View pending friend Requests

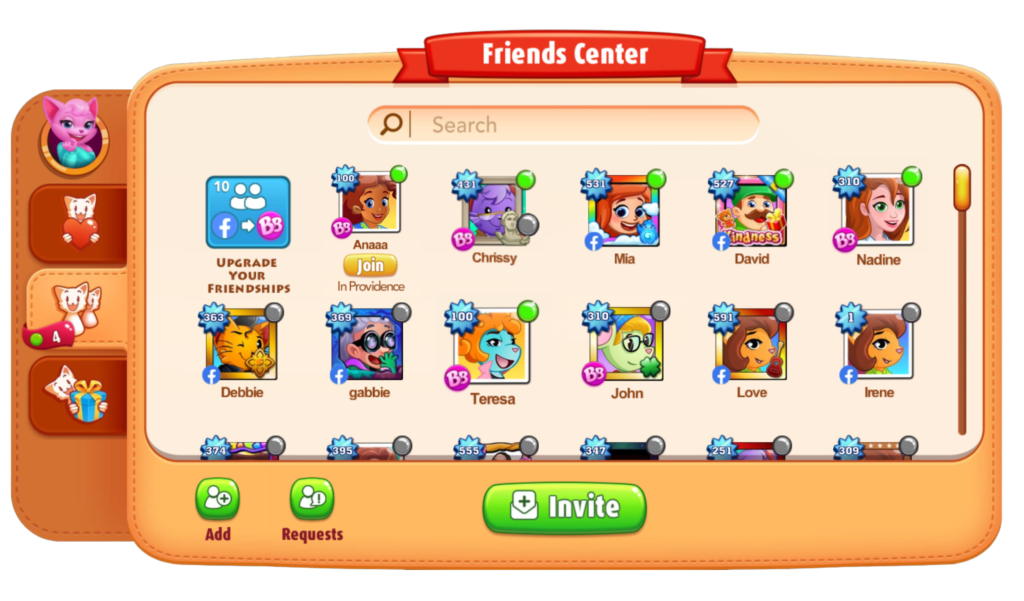coord(312,499)
